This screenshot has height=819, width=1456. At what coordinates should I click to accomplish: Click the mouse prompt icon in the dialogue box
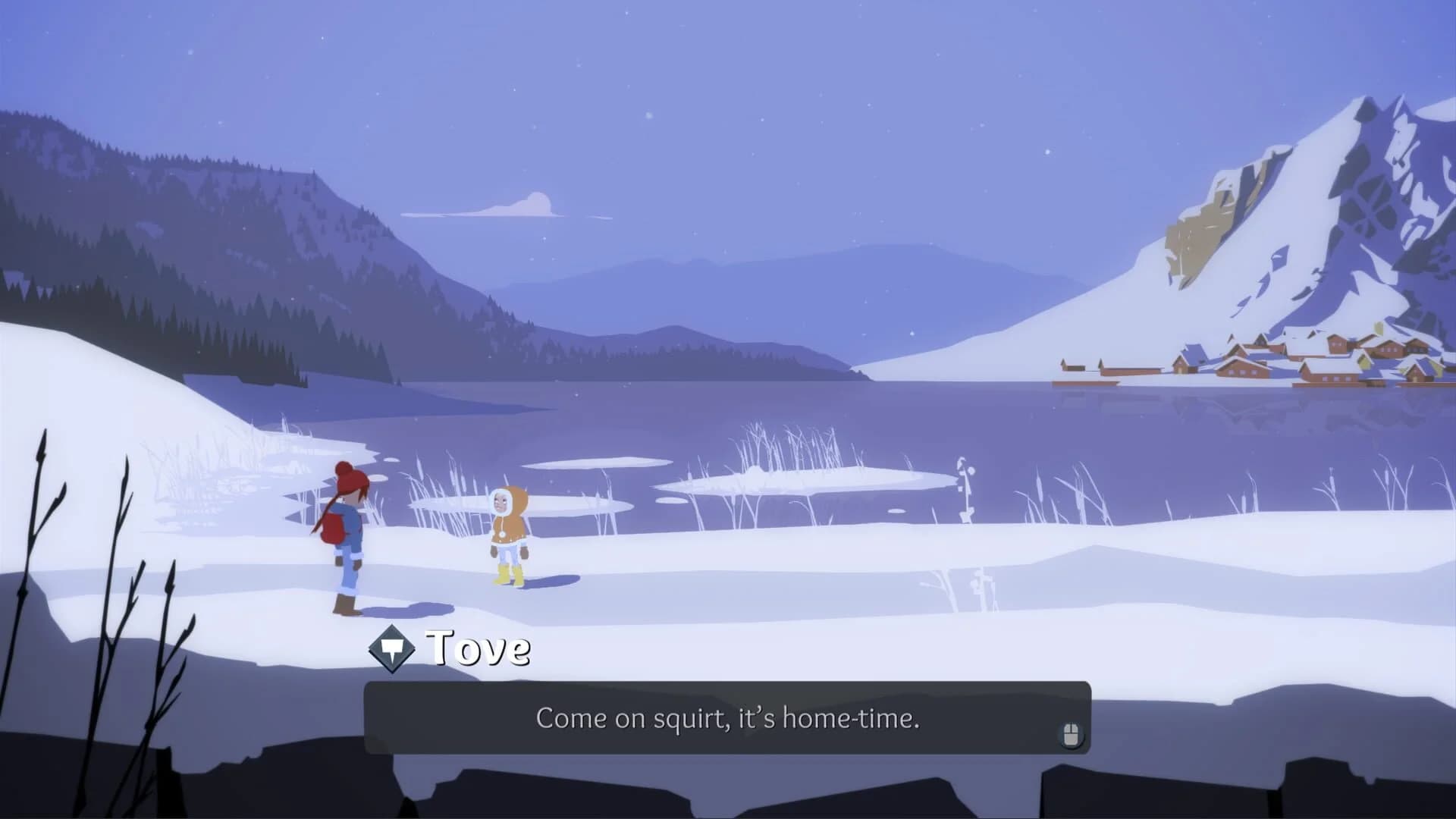tap(1071, 733)
